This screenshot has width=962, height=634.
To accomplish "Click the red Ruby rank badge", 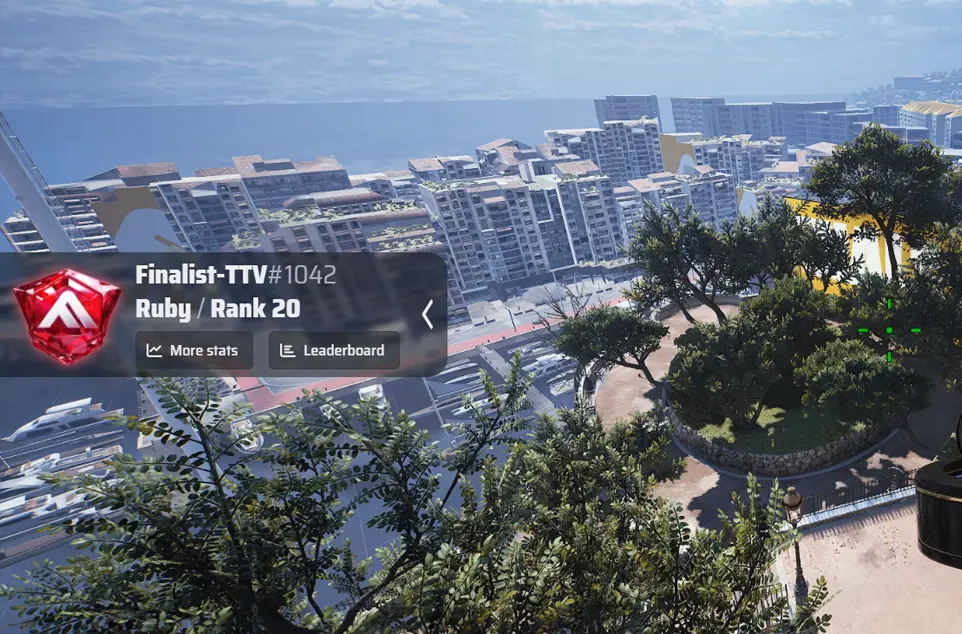I will pos(67,315).
